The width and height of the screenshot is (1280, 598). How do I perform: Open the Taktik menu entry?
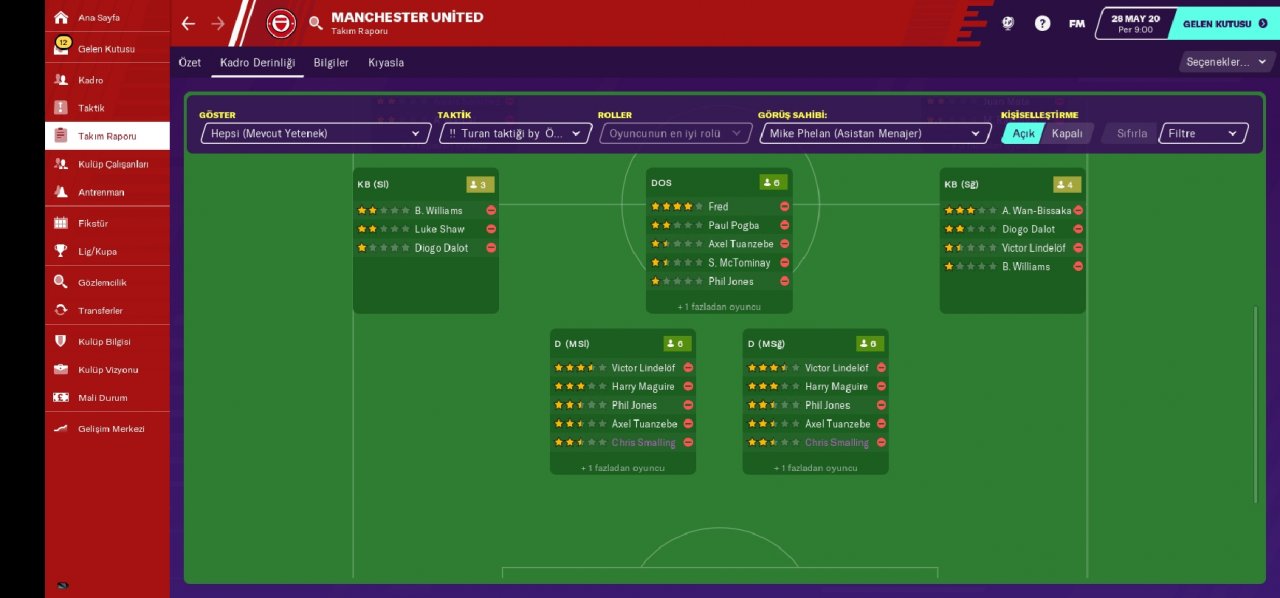click(91, 108)
